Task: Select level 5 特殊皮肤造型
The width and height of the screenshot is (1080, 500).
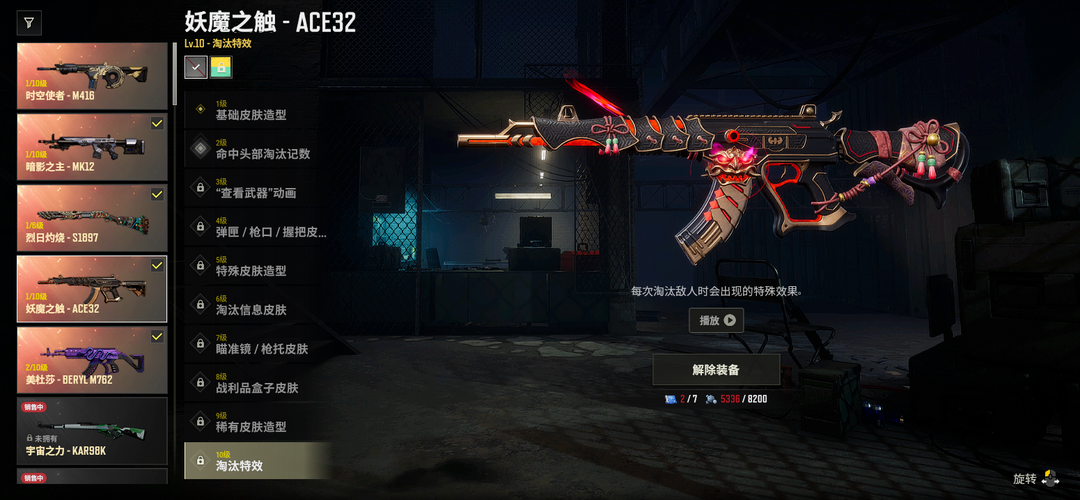Action: pyautogui.click(x=257, y=266)
